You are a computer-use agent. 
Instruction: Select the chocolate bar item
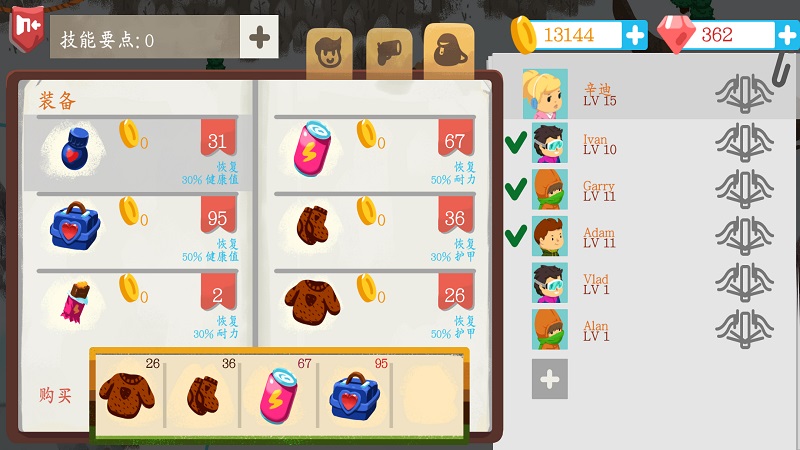pos(140,305)
